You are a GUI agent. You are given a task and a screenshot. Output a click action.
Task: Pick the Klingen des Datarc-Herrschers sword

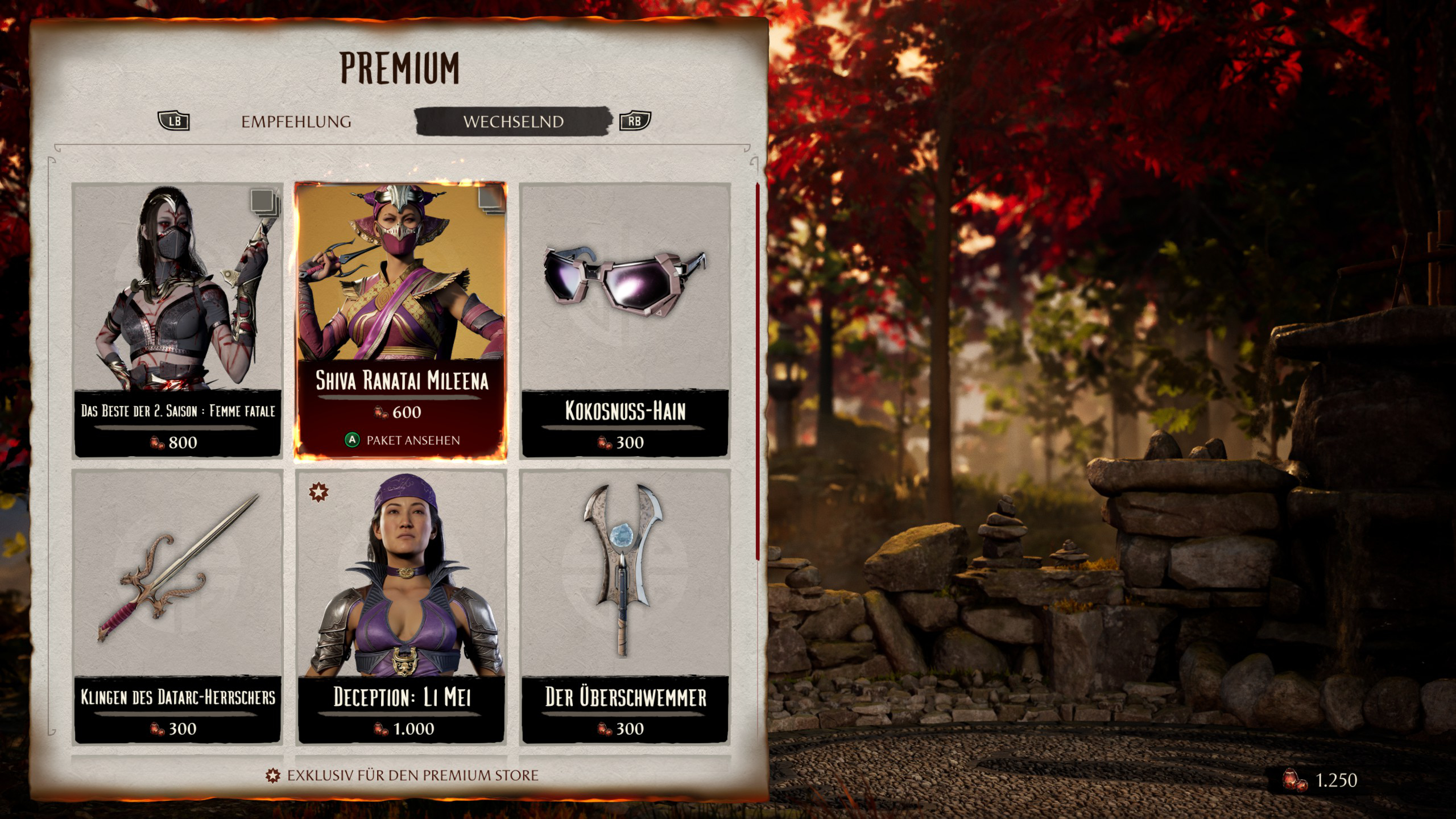[177, 606]
